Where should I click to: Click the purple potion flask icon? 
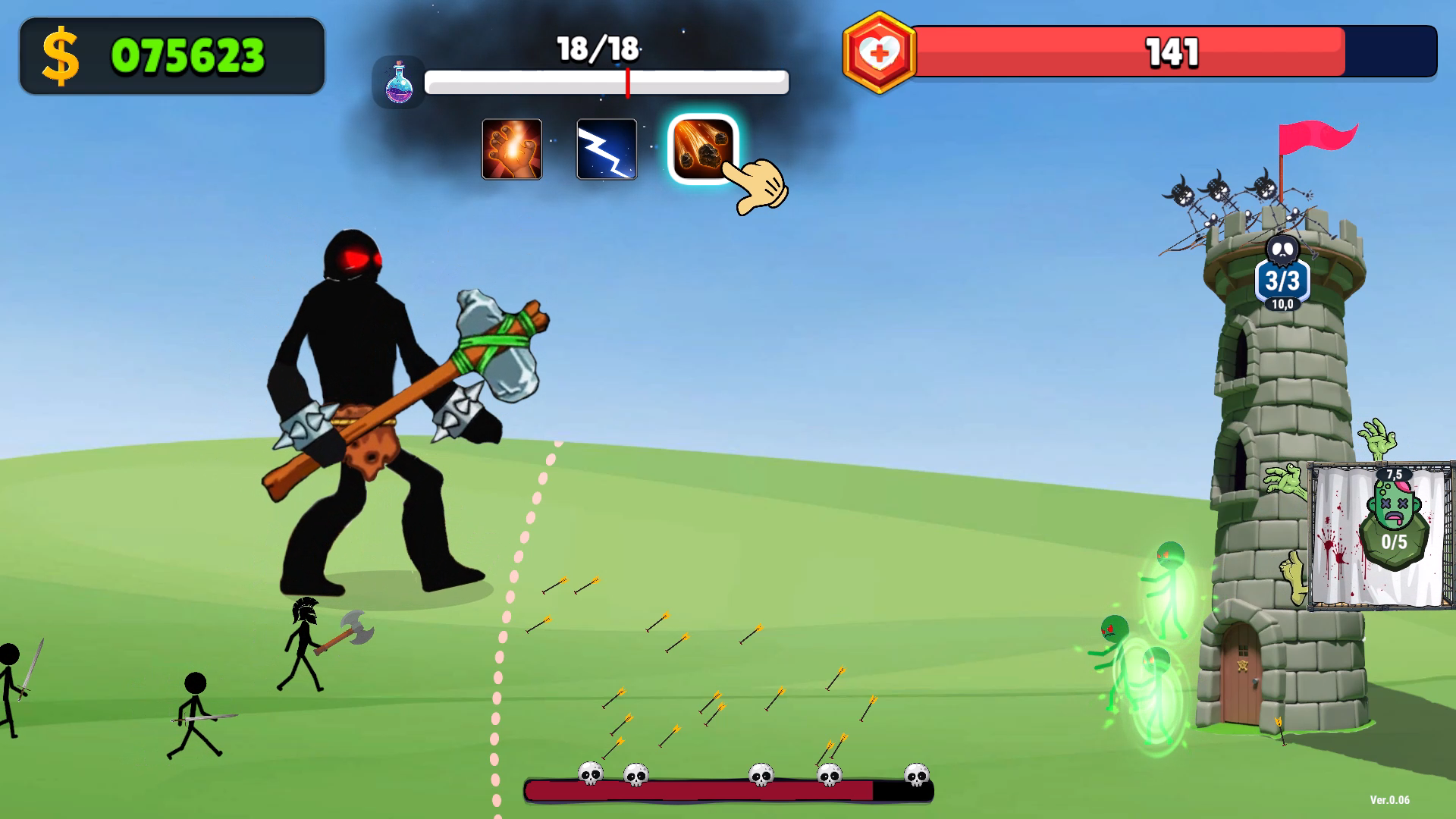point(399,81)
